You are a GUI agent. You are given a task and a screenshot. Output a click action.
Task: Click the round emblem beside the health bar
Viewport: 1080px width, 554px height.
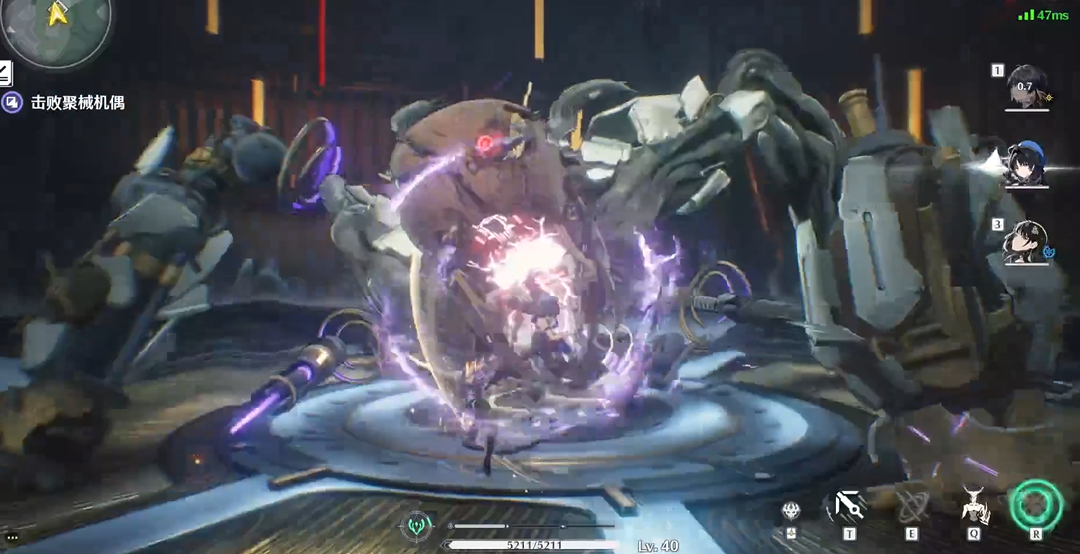click(x=416, y=527)
